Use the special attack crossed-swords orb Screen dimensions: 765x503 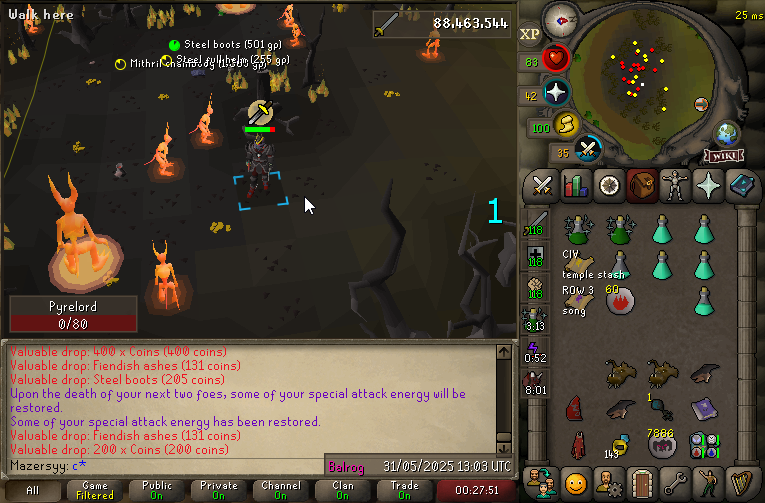coord(589,149)
